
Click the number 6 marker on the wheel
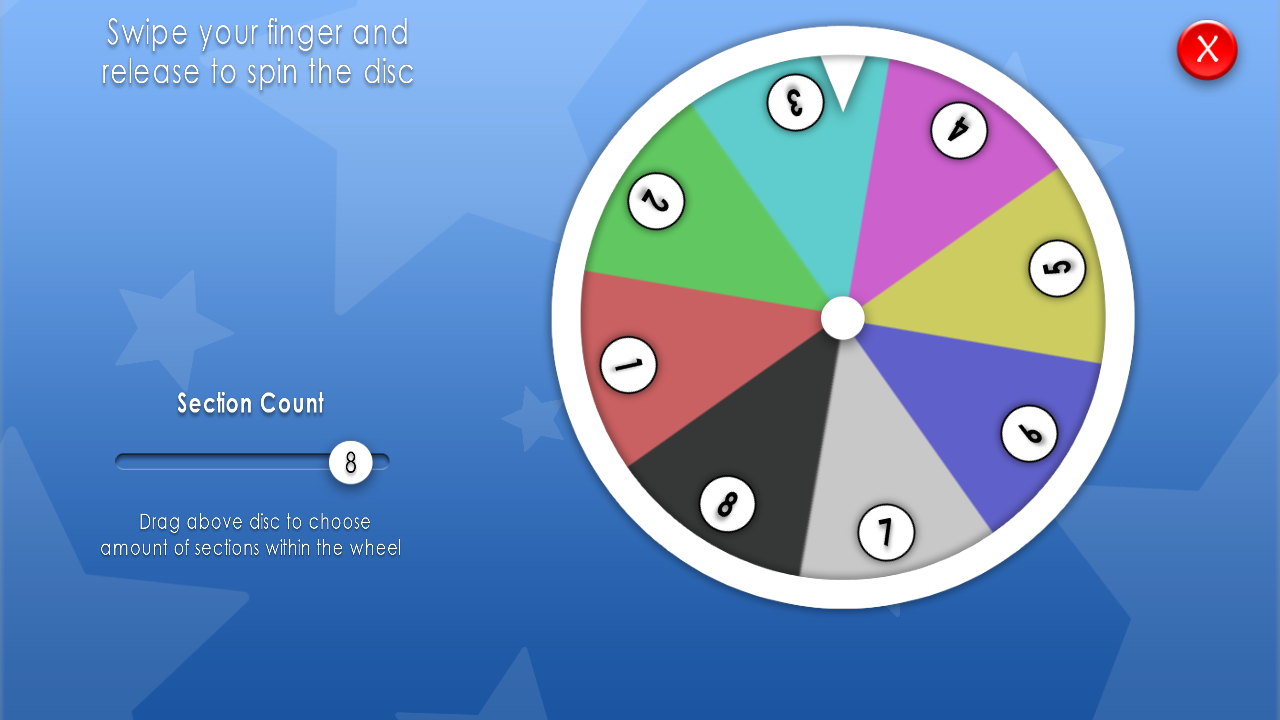point(1027,432)
